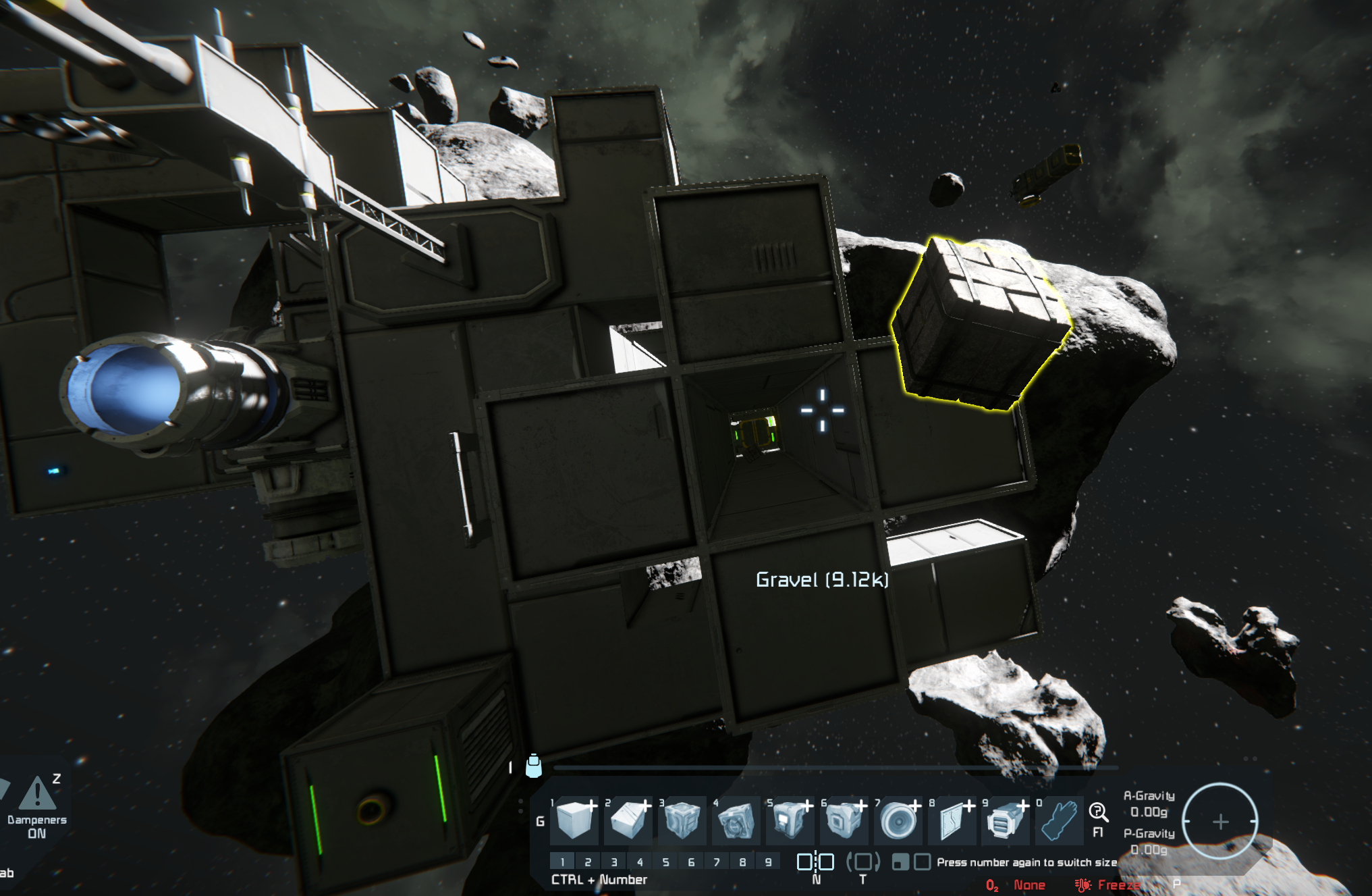
Task: Select the large block size square
Action: 922,862
